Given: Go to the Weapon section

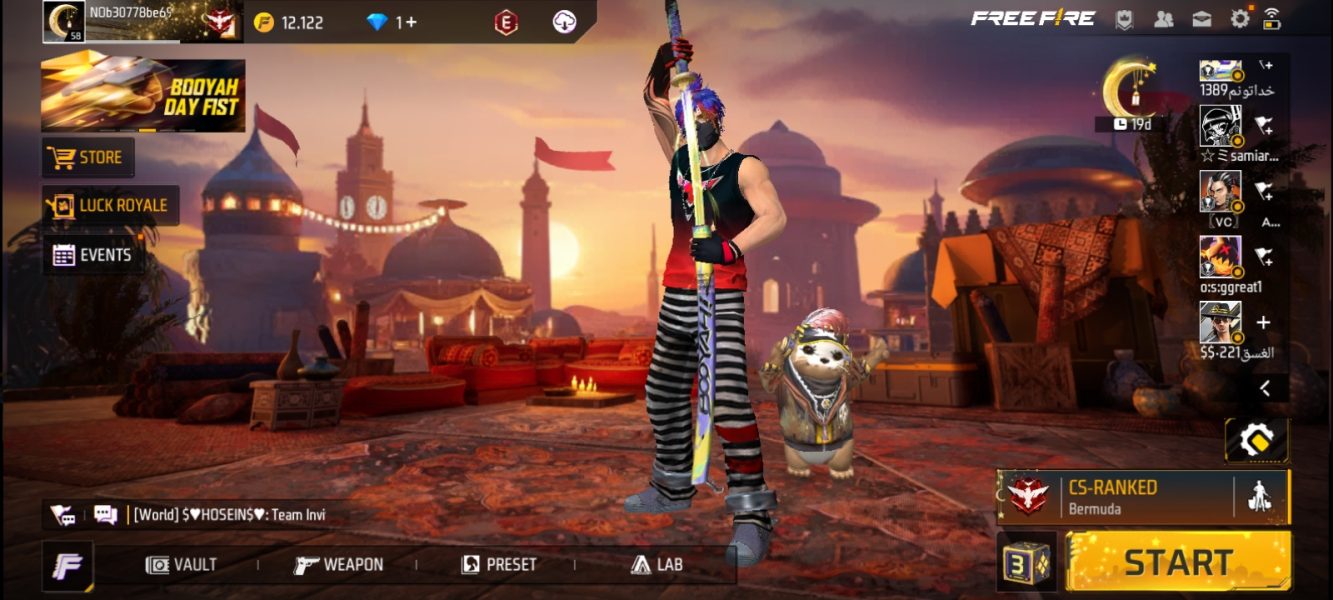Looking at the screenshot, I should click(x=339, y=565).
